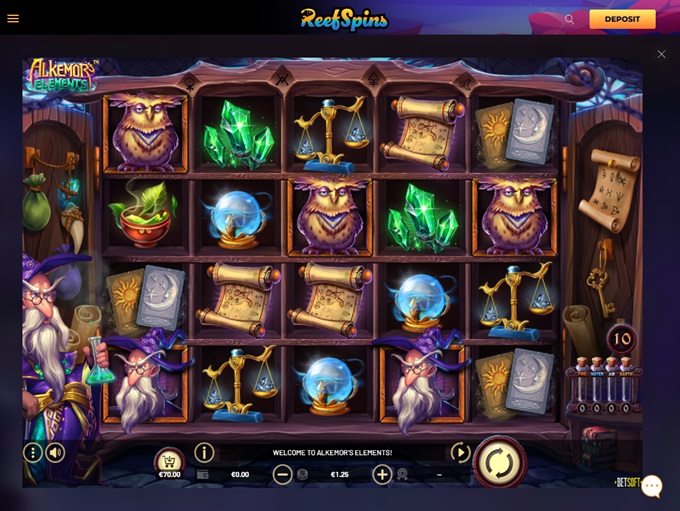The height and width of the screenshot is (511, 680).
Task: Start autoplay using the small play button
Action: click(460, 453)
